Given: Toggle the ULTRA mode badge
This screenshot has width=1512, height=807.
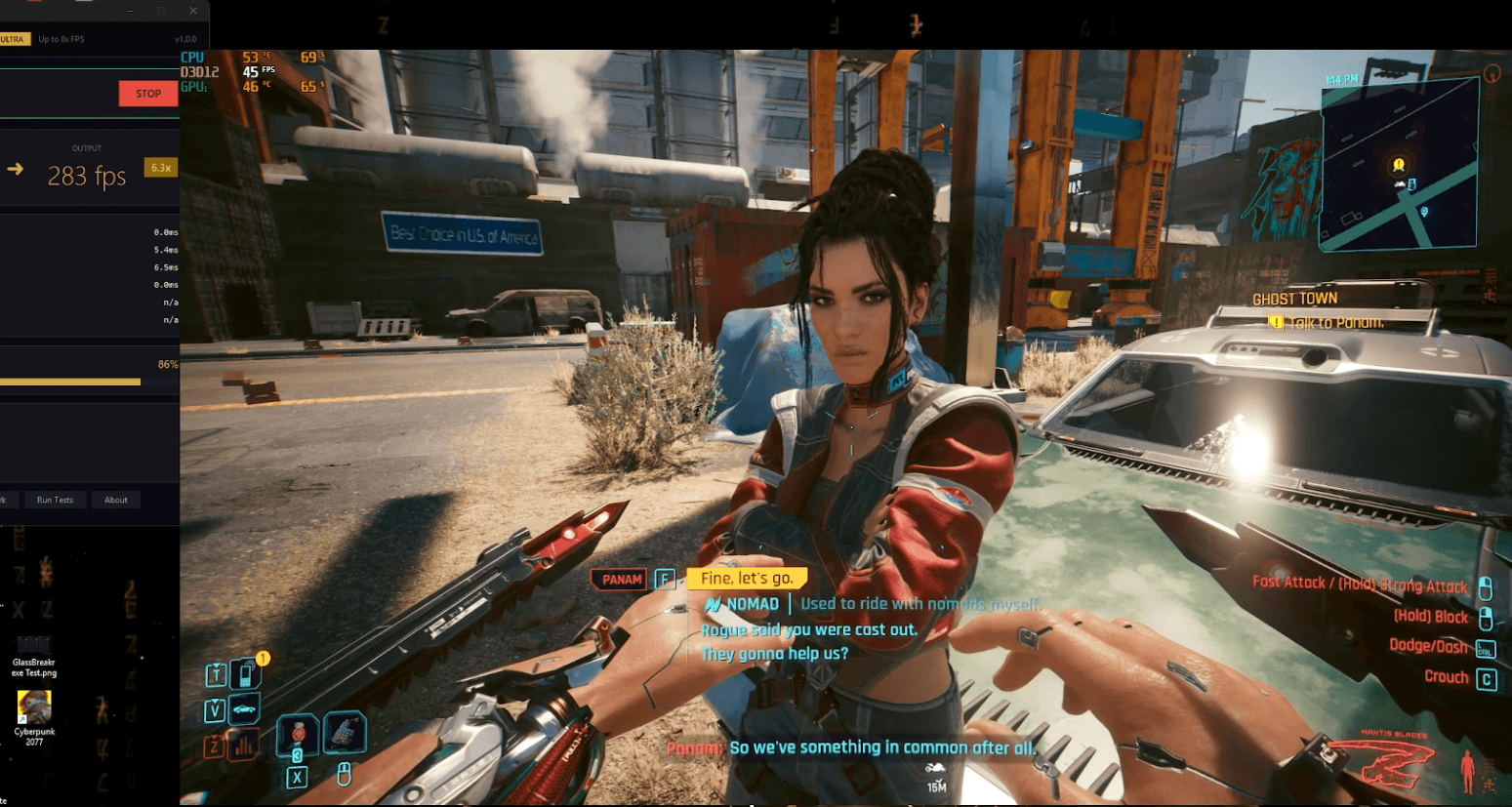Looking at the screenshot, I should 11,39.
